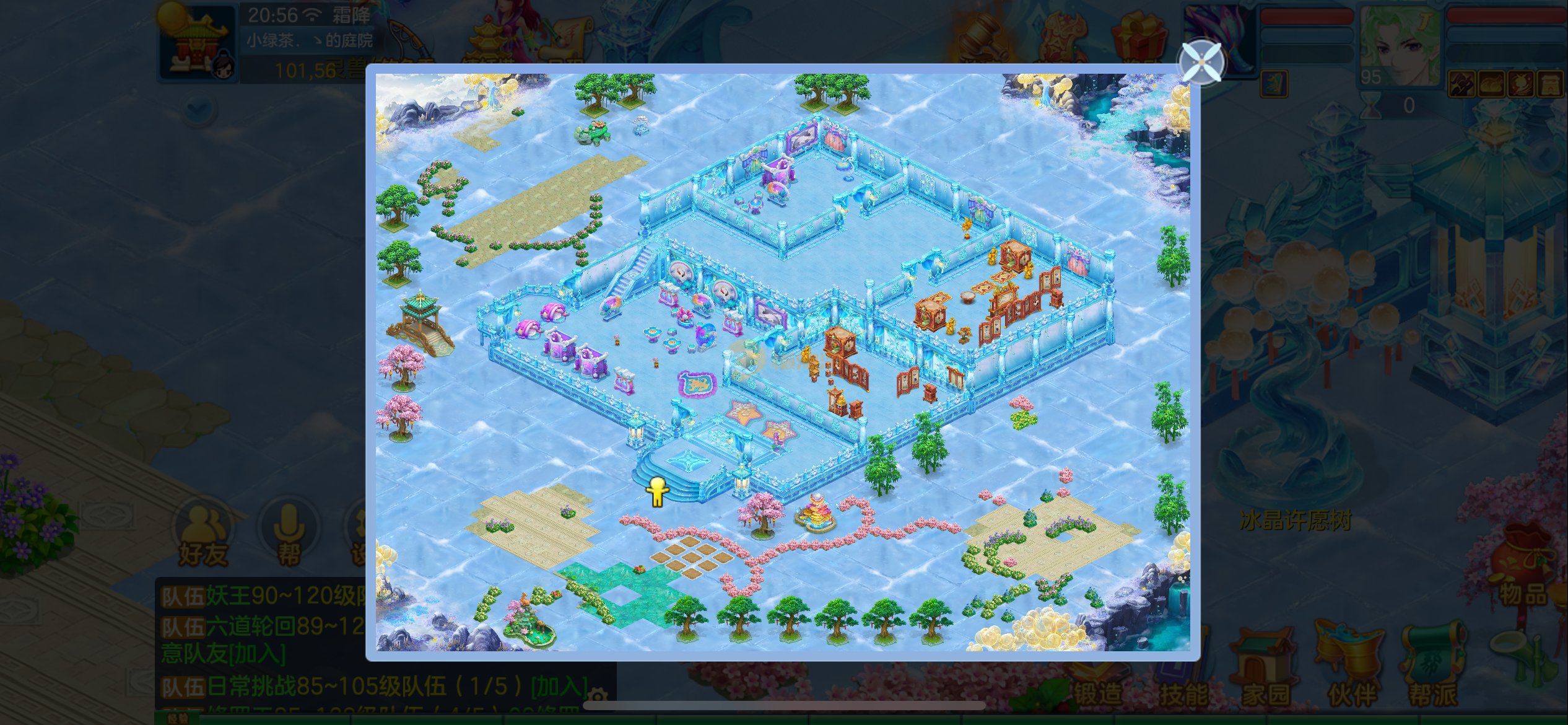Expand the blue dropdown arrow button

(201, 110)
